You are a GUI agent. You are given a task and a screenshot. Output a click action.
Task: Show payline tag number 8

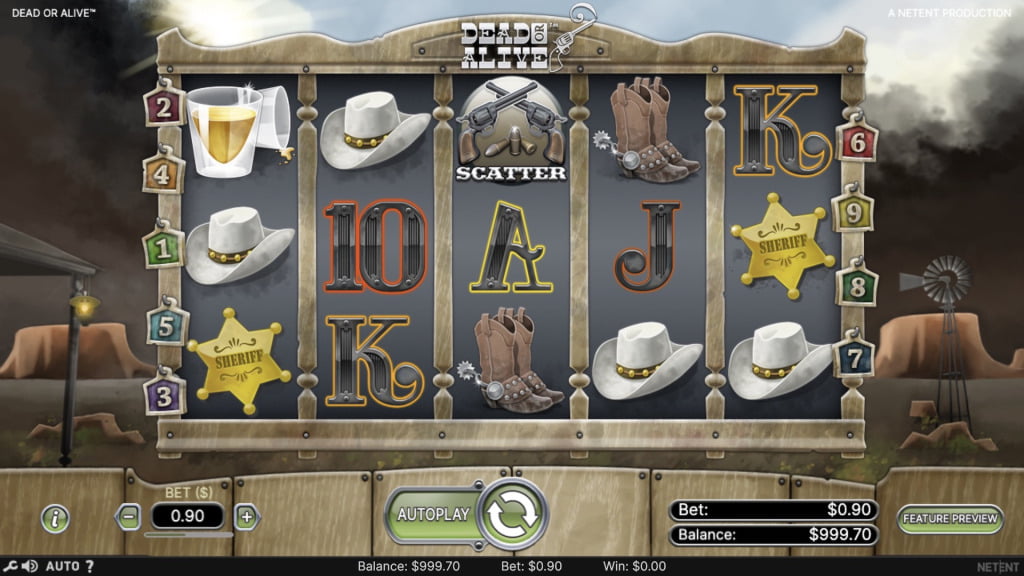pos(857,284)
